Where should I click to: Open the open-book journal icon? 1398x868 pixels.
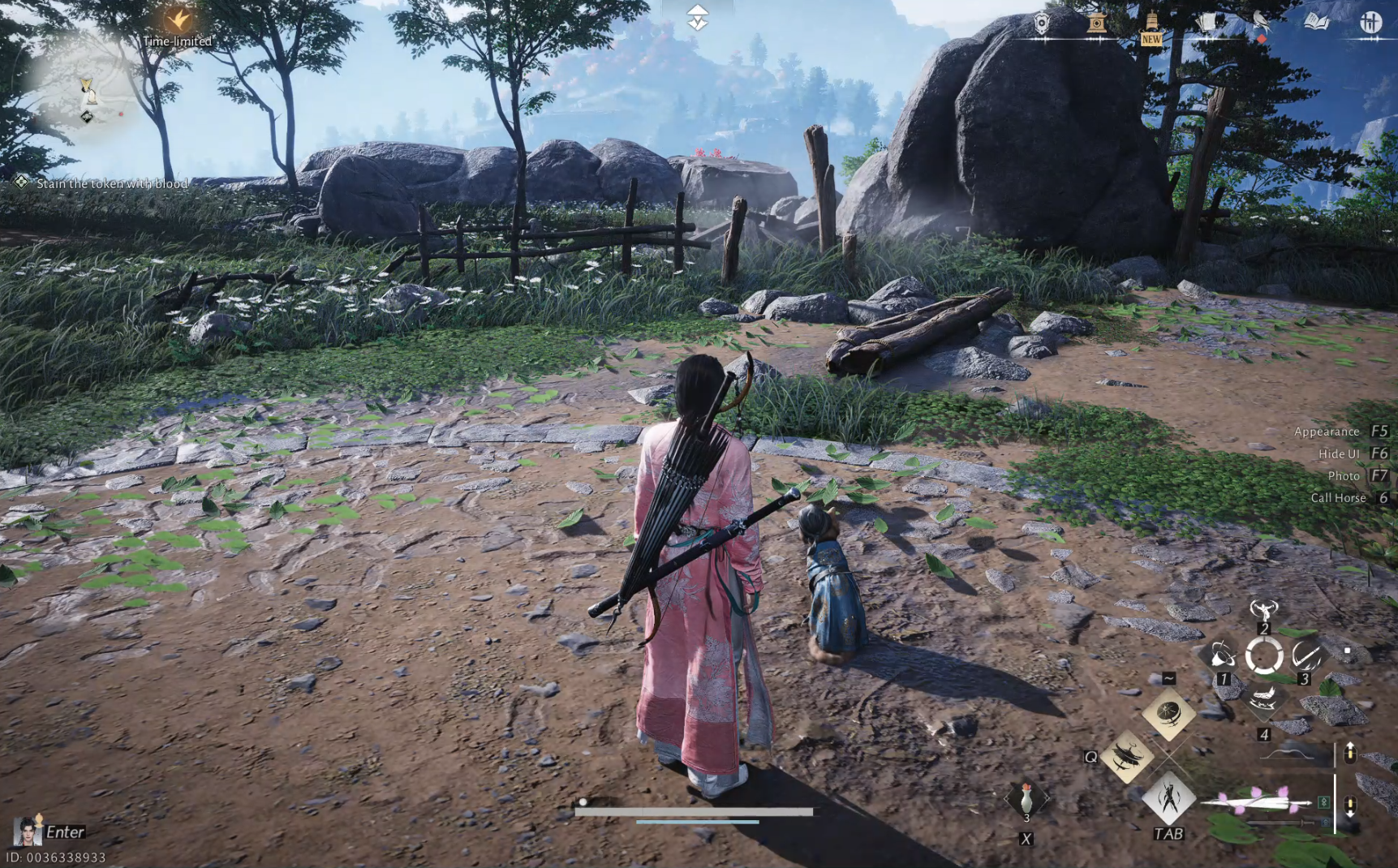click(1316, 22)
